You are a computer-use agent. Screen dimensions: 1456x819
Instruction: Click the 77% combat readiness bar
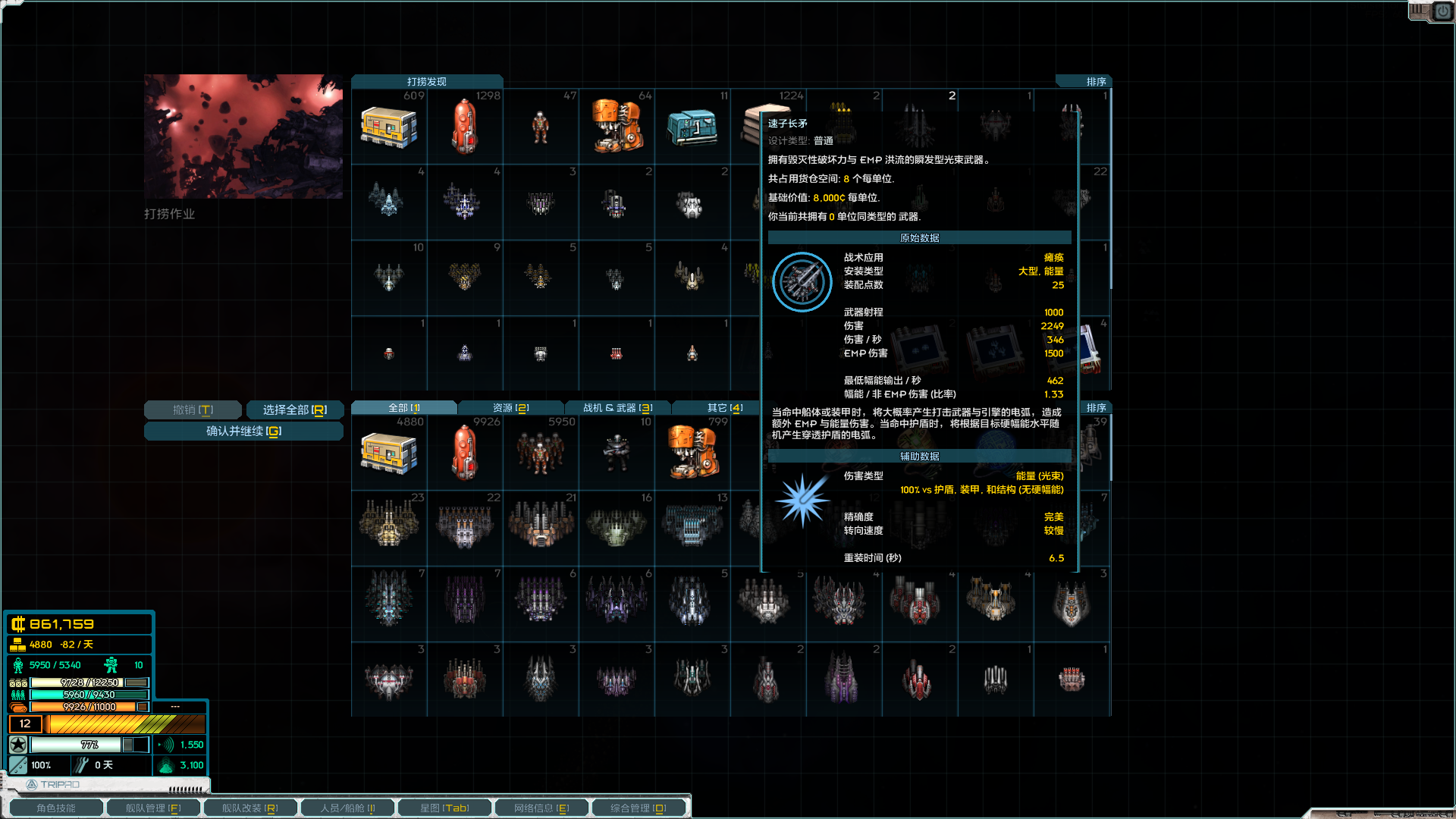[76, 745]
